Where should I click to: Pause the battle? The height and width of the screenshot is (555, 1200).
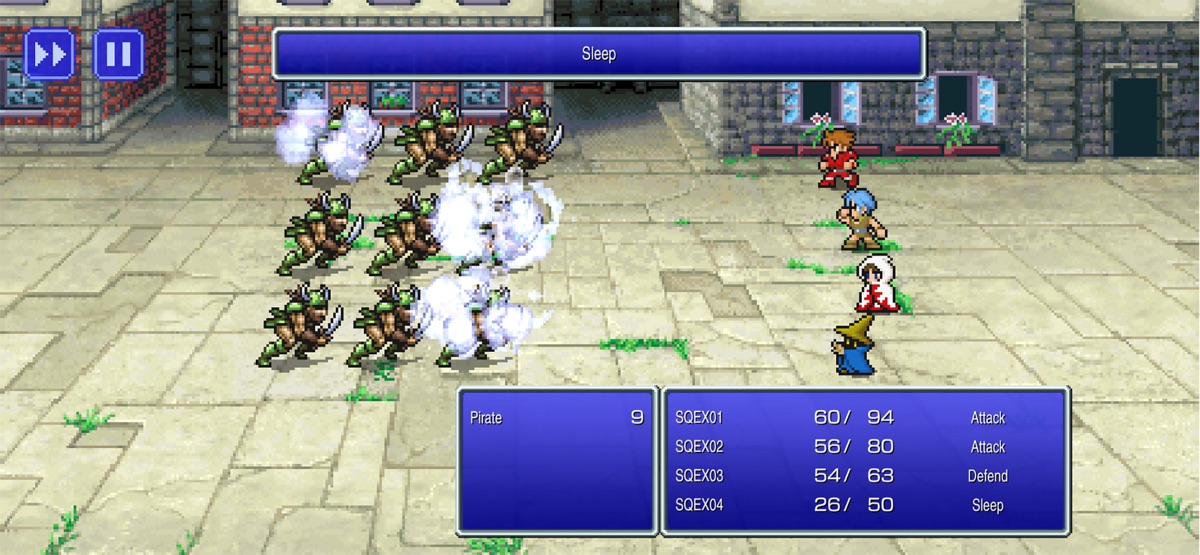[118, 54]
